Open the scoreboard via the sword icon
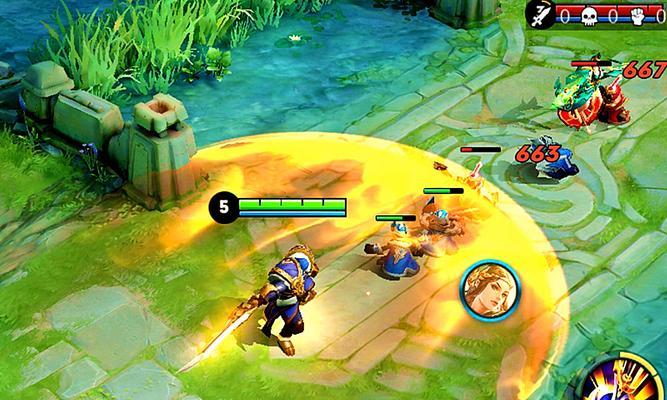Viewport: 667px width, 400px height. pyautogui.click(x=542, y=13)
